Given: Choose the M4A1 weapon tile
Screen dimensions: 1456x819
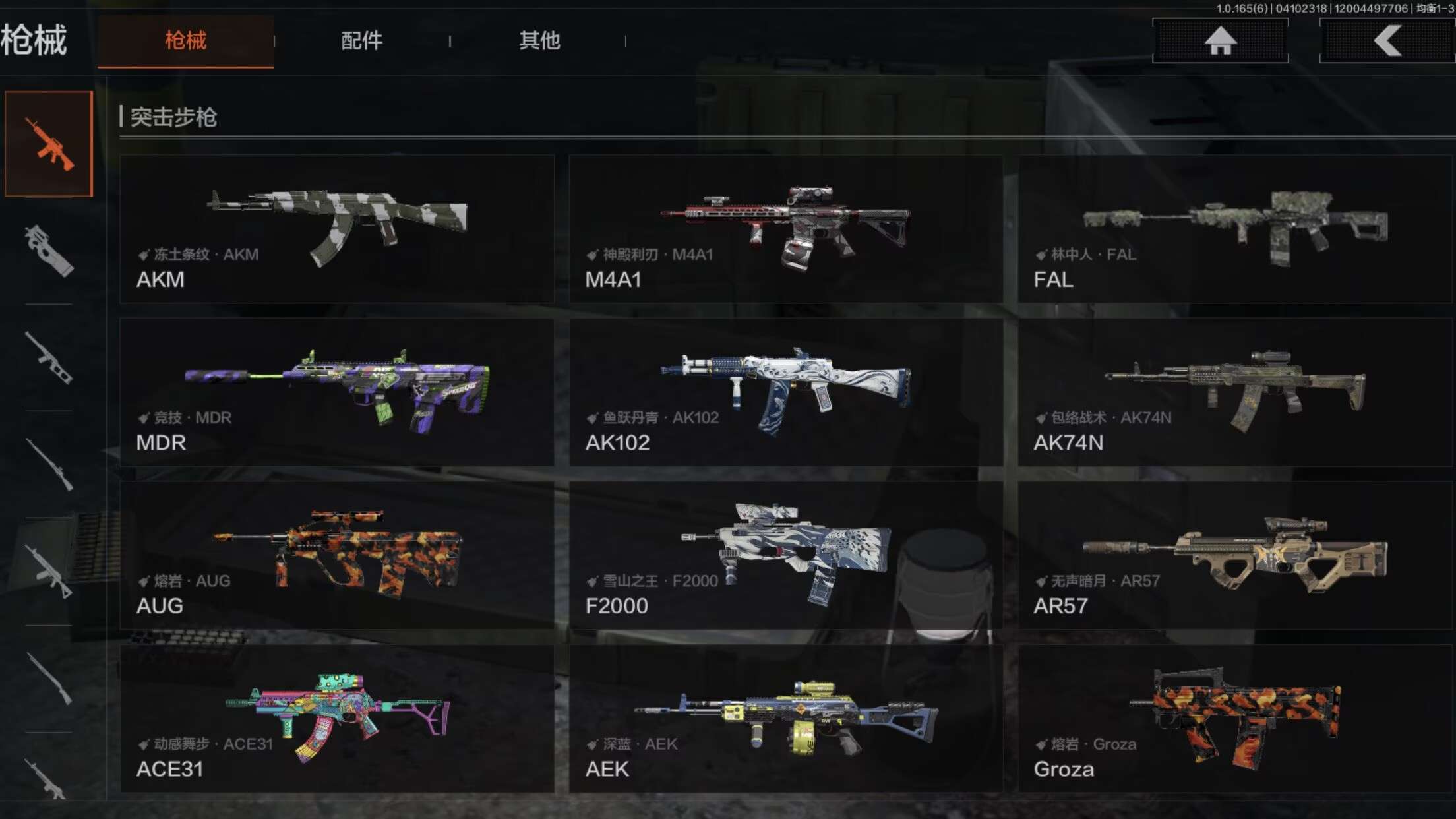Looking at the screenshot, I should (x=785, y=229).
